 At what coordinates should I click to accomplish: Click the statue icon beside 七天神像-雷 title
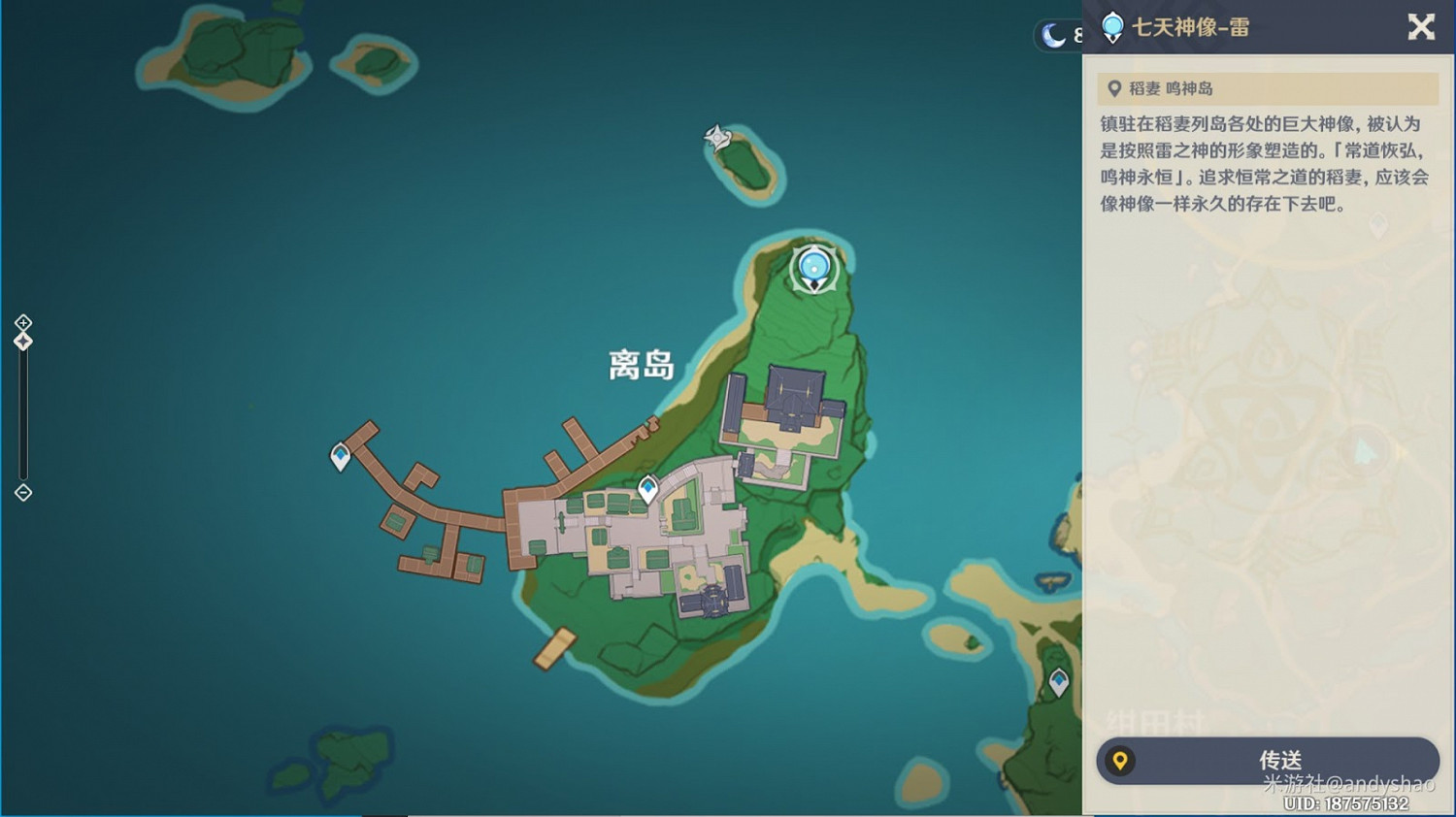1112,28
